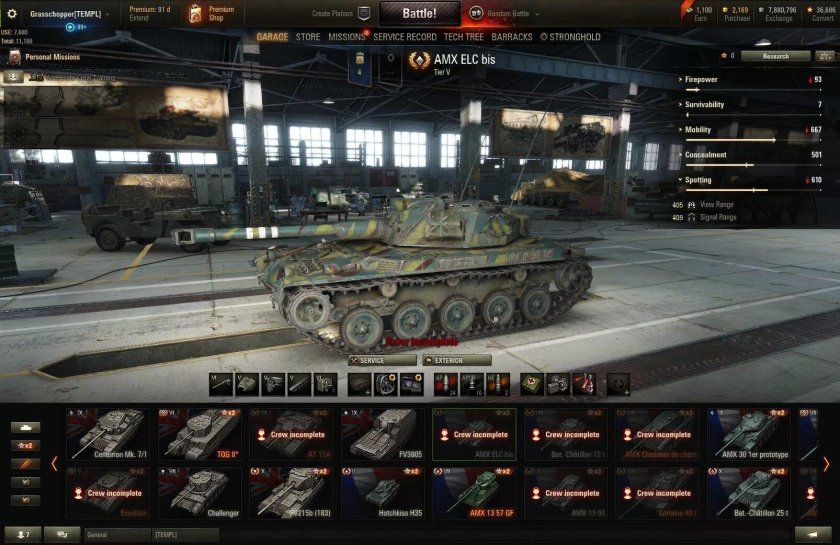
Task: Select the Challenger tank
Action: (201, 492)
